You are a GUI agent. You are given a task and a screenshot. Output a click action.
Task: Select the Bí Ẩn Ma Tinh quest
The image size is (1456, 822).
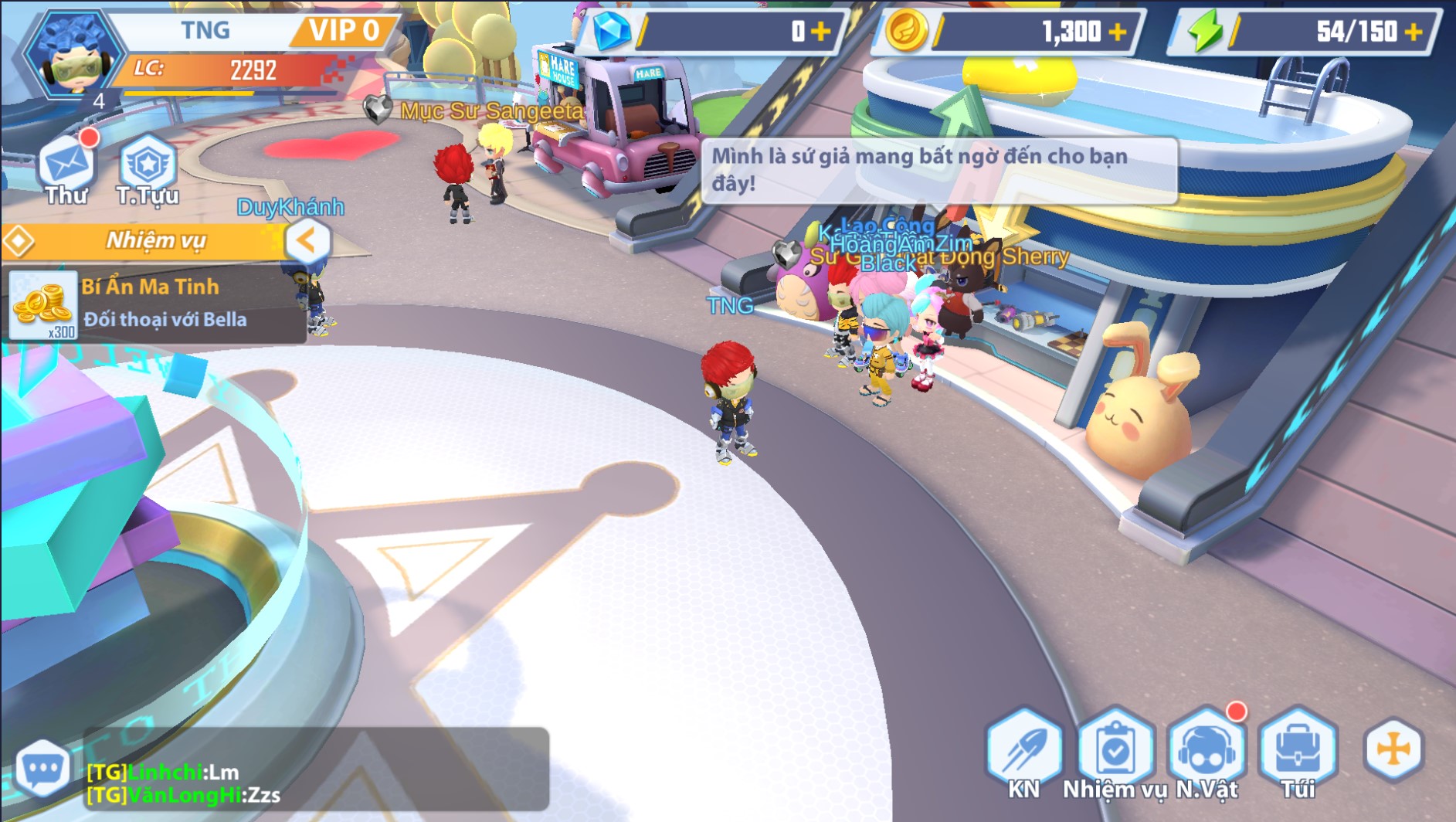point(154,304)
